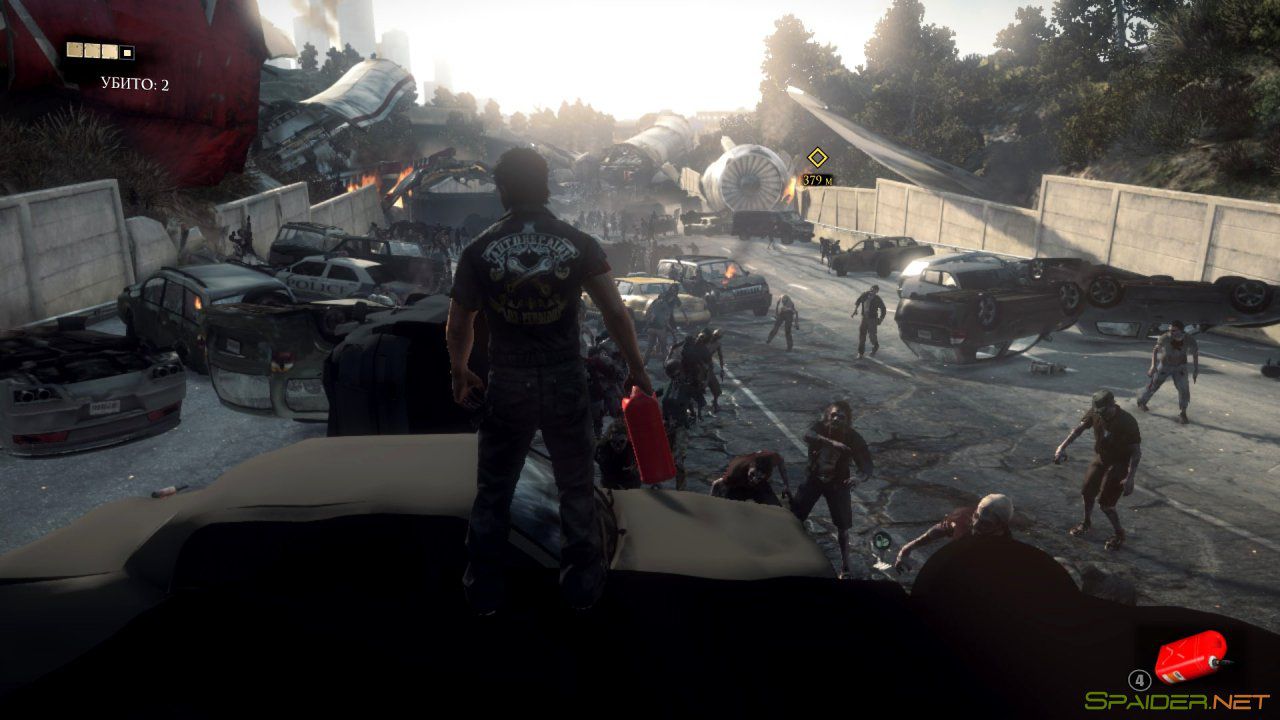Expand the objective marker above the road
This screenshot has height=720, width=1280.
coord(817,156)
